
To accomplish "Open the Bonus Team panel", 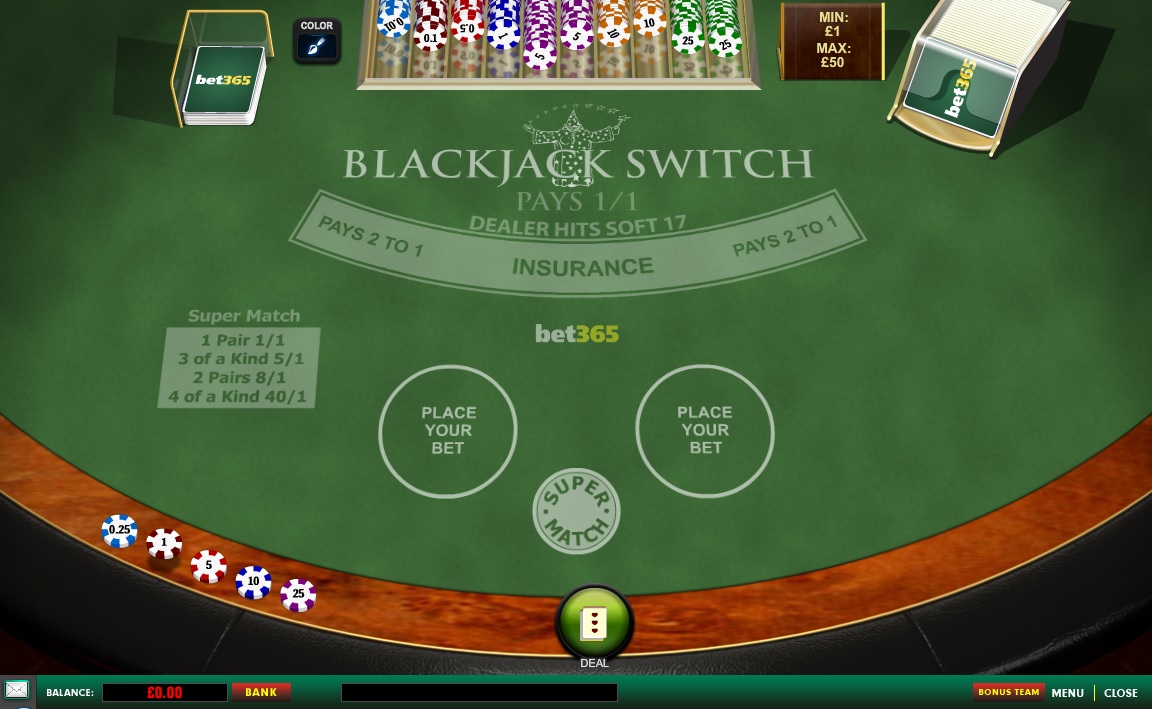I will pos(1008,692).
